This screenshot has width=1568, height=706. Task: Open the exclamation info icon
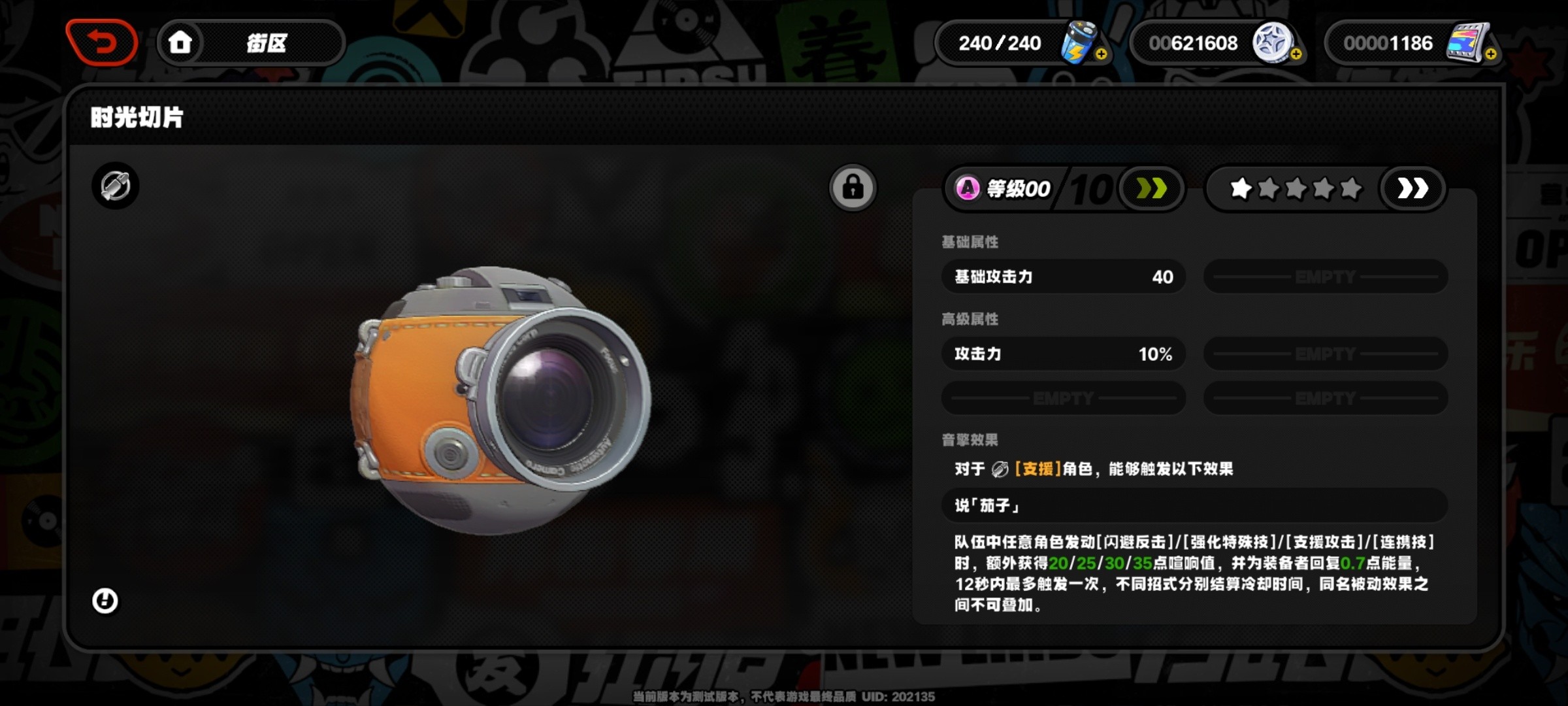(105, 601)
